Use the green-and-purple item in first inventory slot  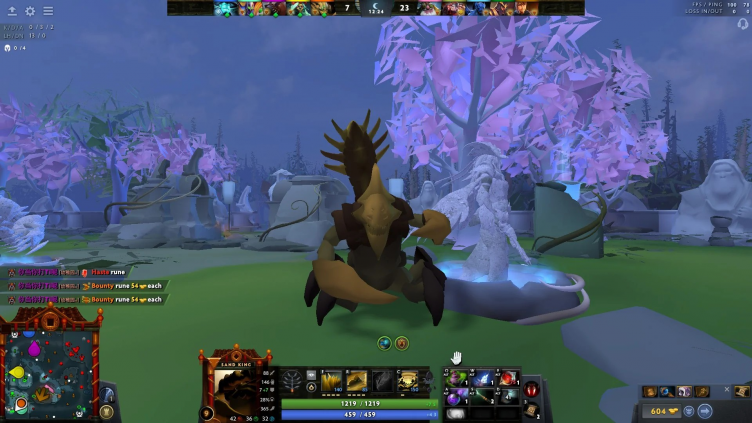pos(459,378)
